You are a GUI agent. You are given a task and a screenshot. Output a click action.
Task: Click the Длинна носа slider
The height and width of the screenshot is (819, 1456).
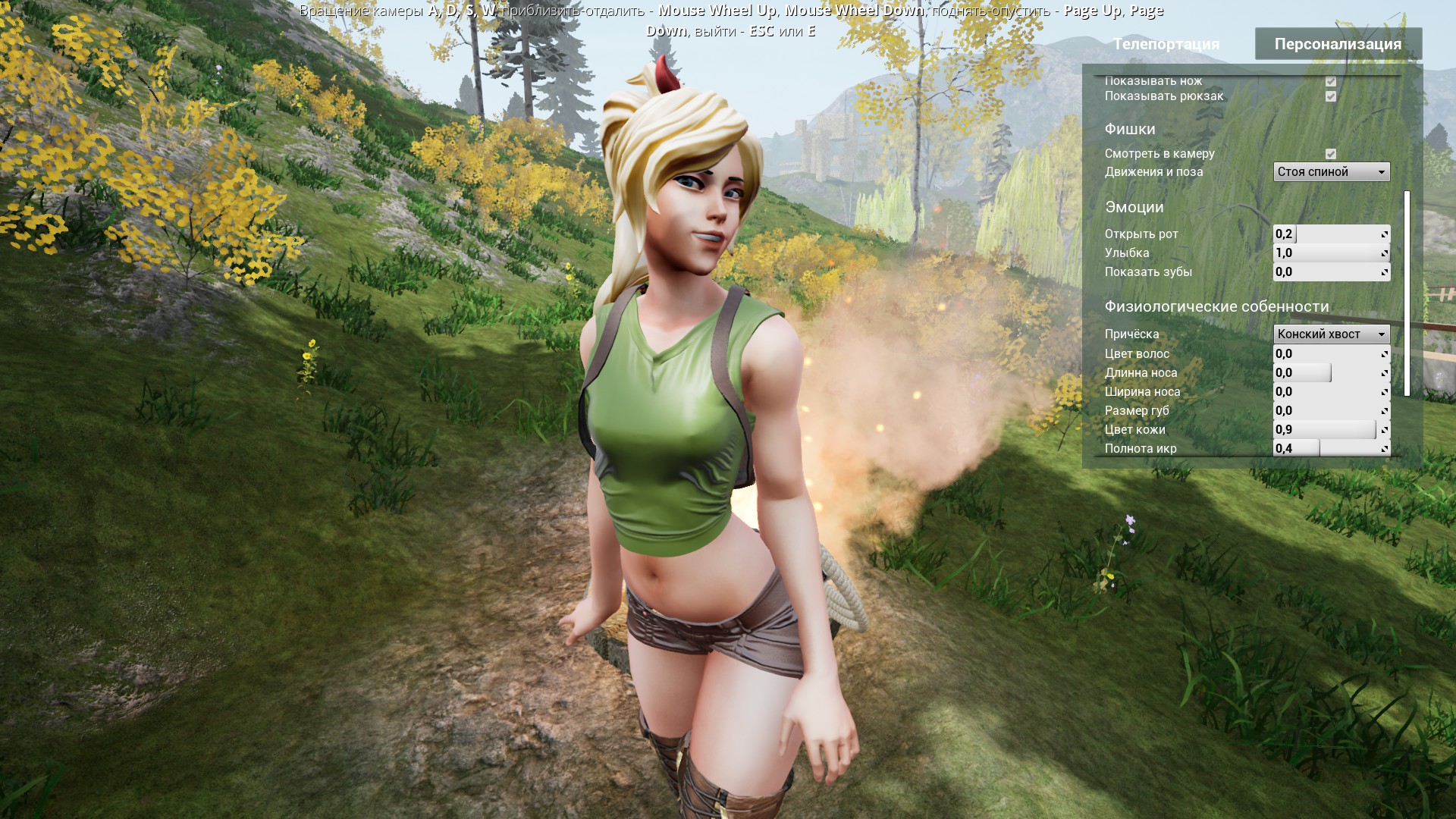pos(1331,373)
